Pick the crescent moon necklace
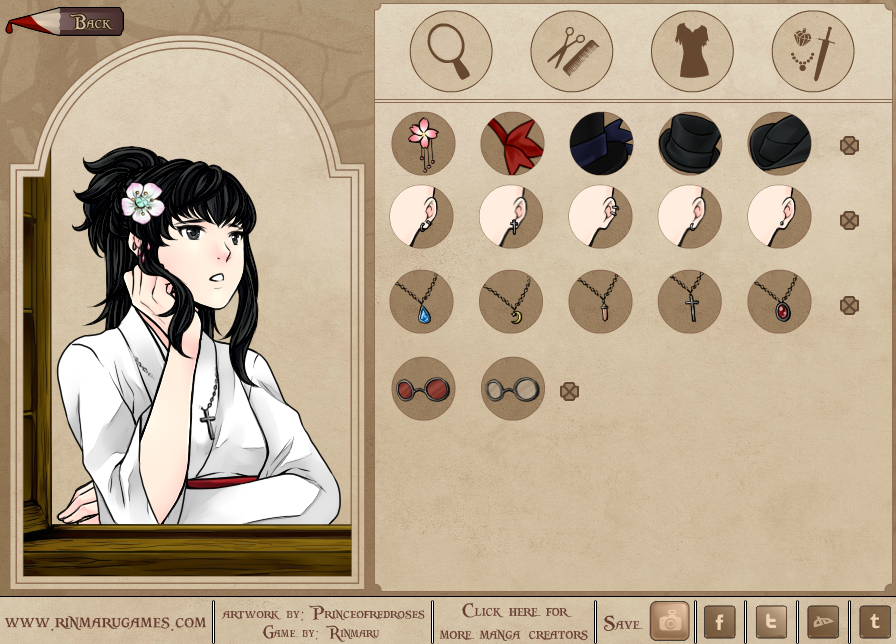 511,301
